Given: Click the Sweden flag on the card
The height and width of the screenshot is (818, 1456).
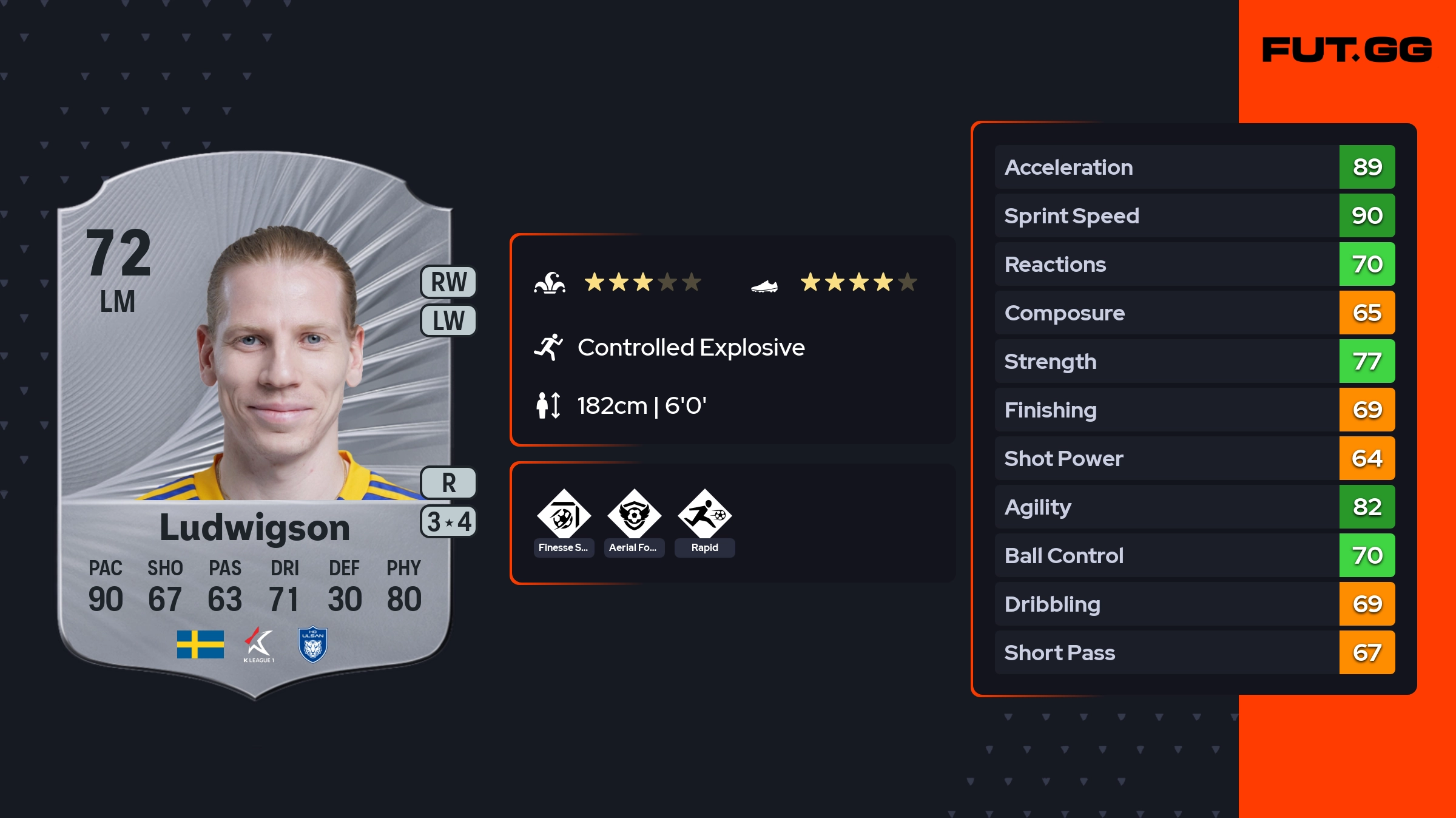Looking at the screenshot, I should pyautogui.click(x=200, y=644).
